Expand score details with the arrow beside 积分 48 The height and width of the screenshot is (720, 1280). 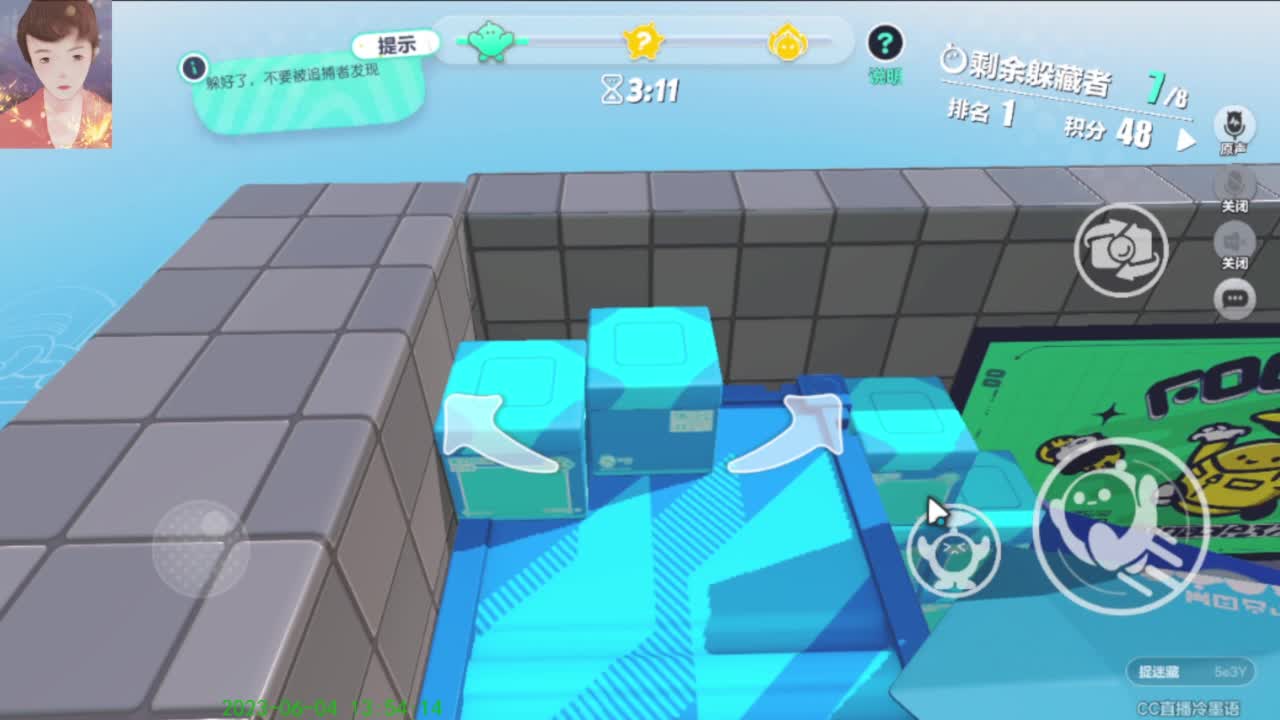(1188, 140)
